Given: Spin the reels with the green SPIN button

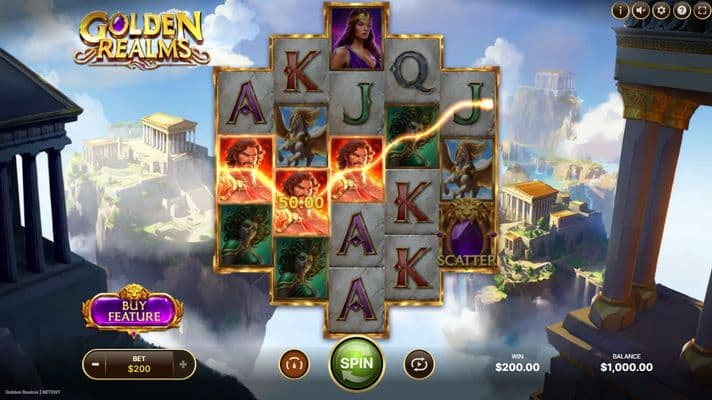Looking at the screenshot, I should 356,363.
